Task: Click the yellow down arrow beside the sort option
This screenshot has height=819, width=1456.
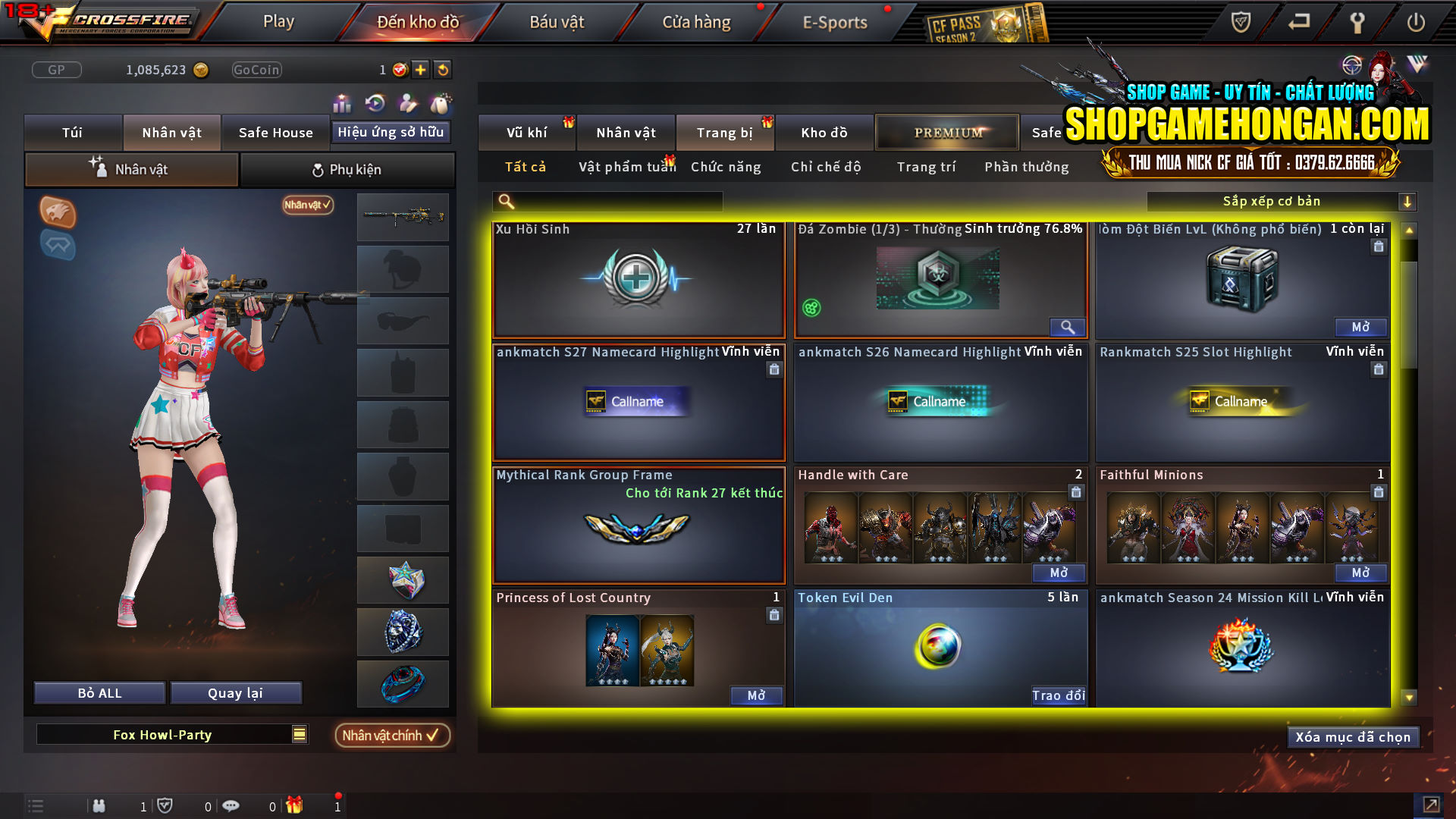Action: [x=1409, y=201]
